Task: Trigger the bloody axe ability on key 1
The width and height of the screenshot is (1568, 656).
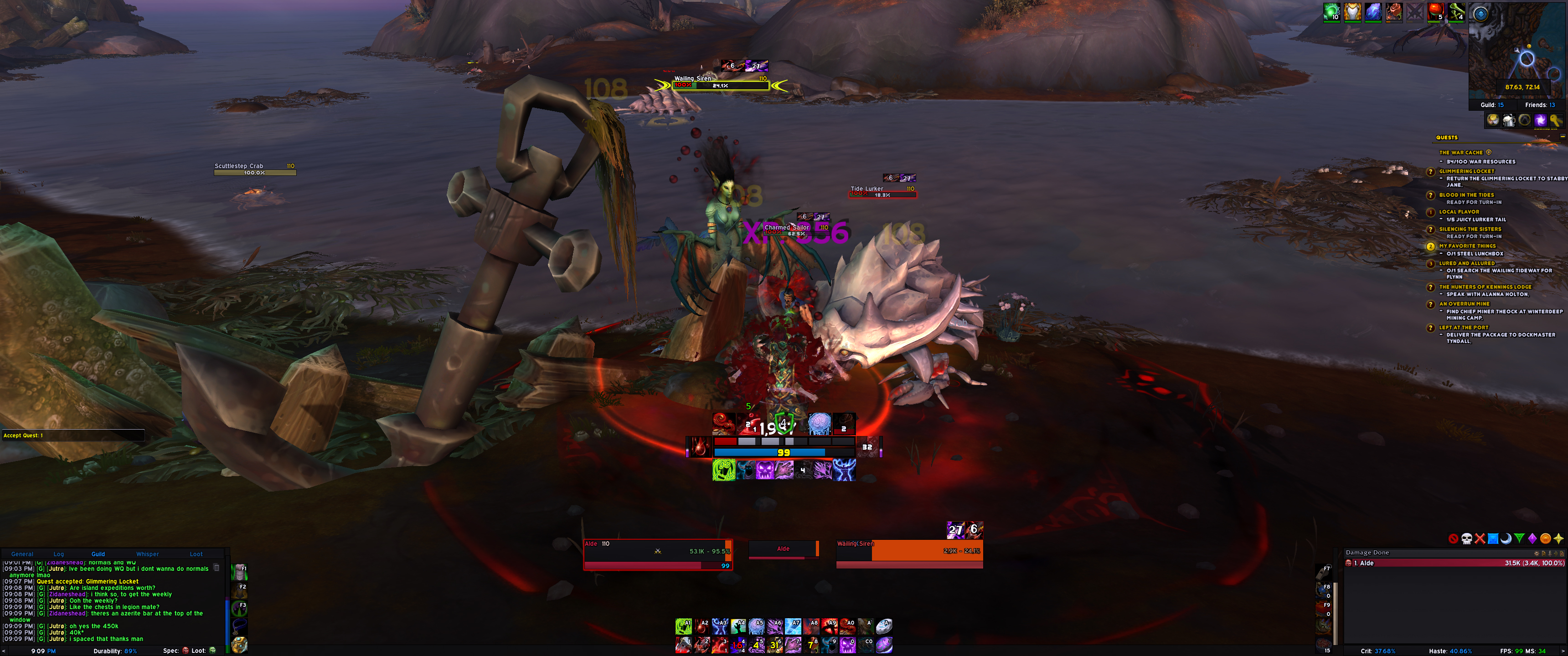Action: pyautogui.click(x=683, y=645)
